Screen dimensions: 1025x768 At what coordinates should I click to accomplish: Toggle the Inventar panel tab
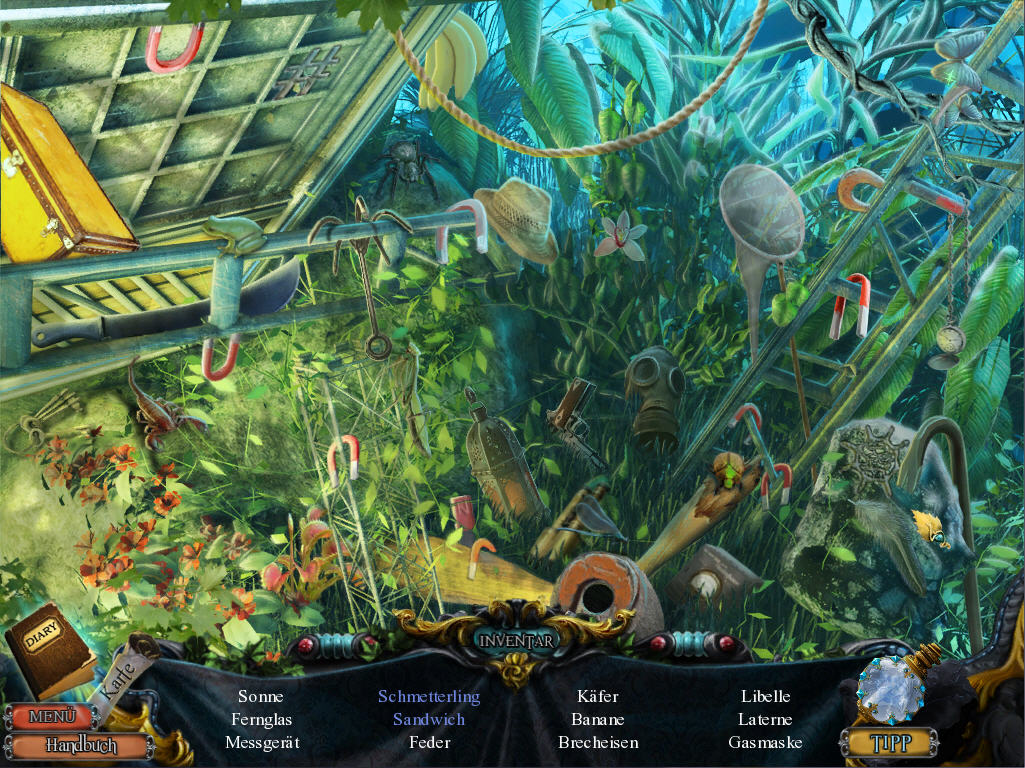tap(515, 640)
